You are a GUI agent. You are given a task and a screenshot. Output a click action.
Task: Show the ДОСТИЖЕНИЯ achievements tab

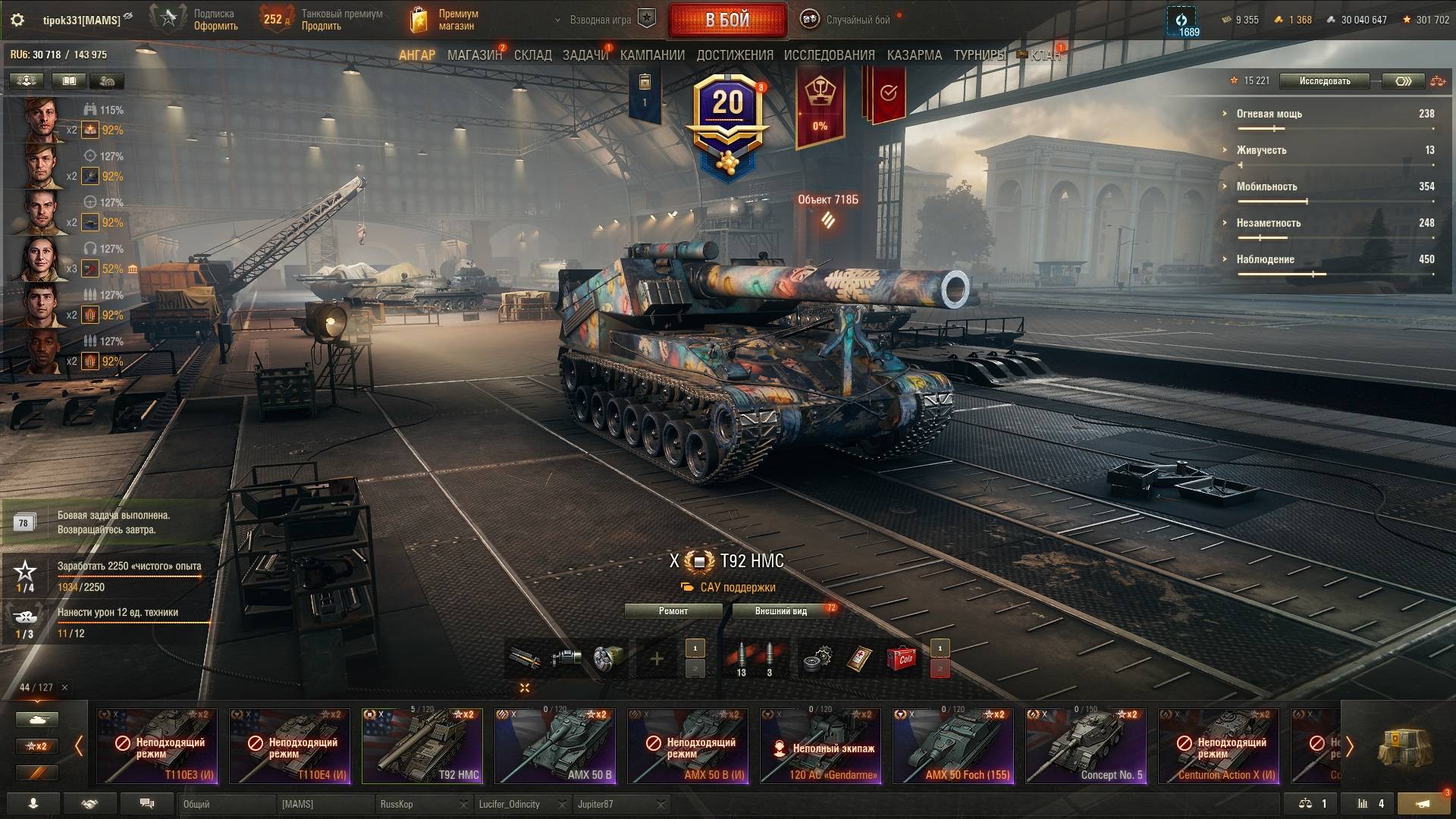[x=734, y=55]
